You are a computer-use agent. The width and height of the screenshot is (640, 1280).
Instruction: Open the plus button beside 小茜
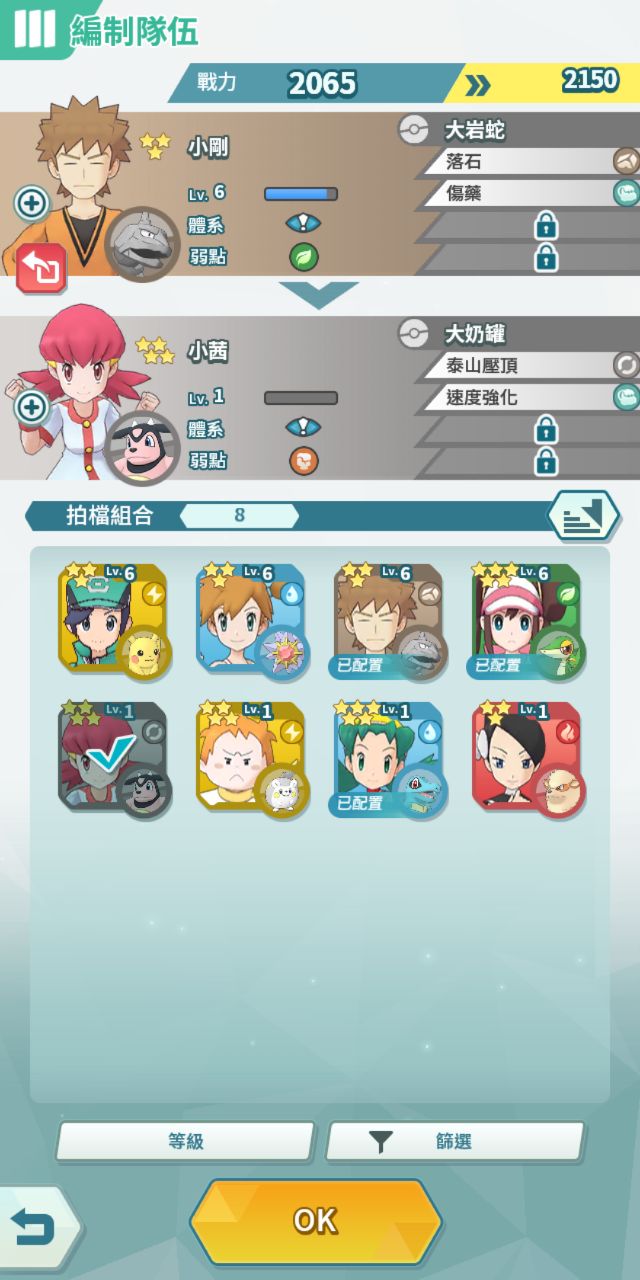[32, 407]
